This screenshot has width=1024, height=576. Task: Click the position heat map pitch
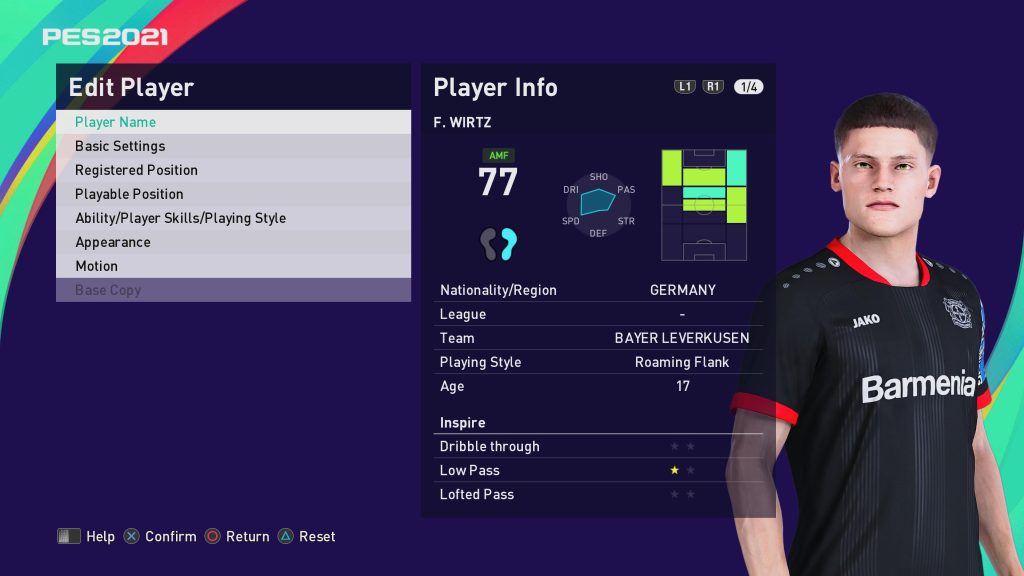(x=704, y=205)
